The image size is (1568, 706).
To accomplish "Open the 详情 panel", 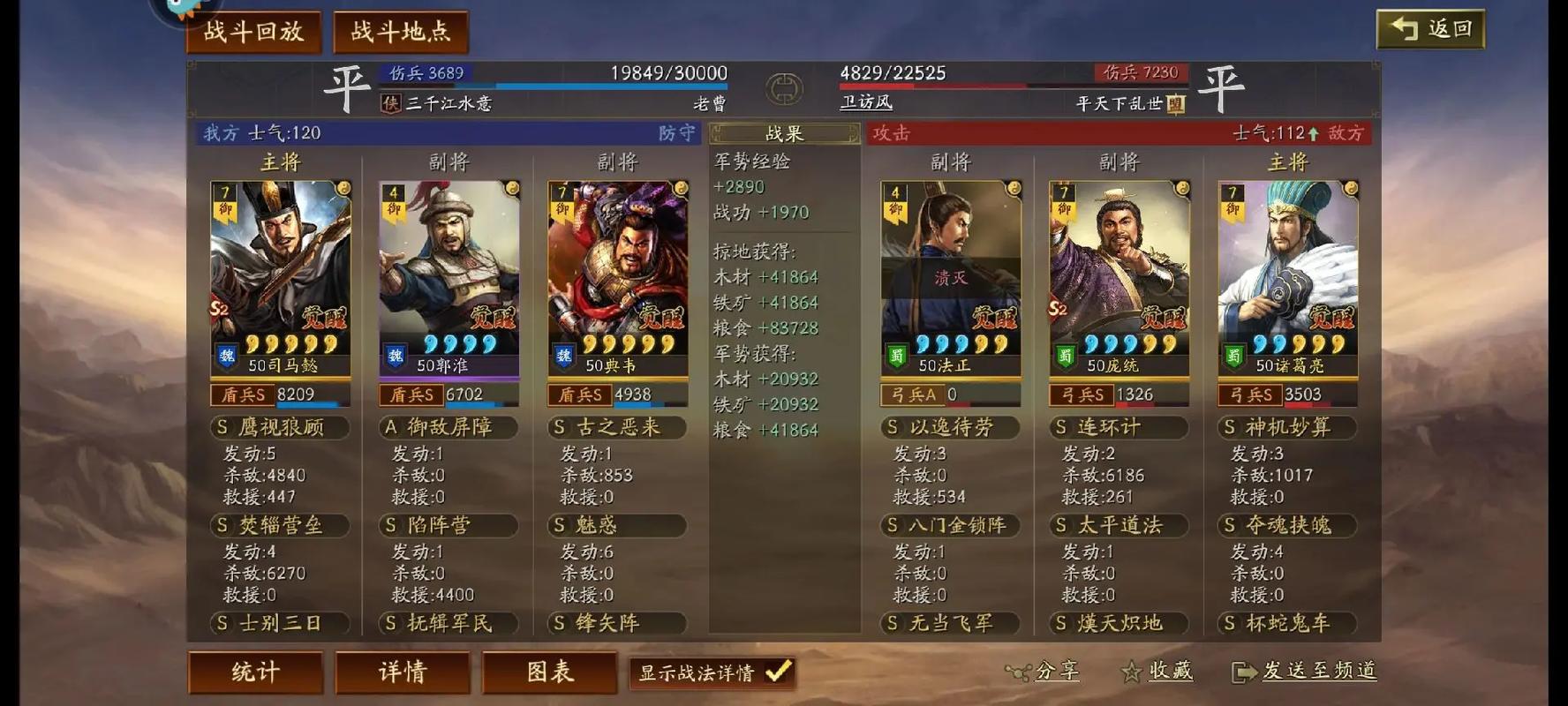I will point(403,672).
